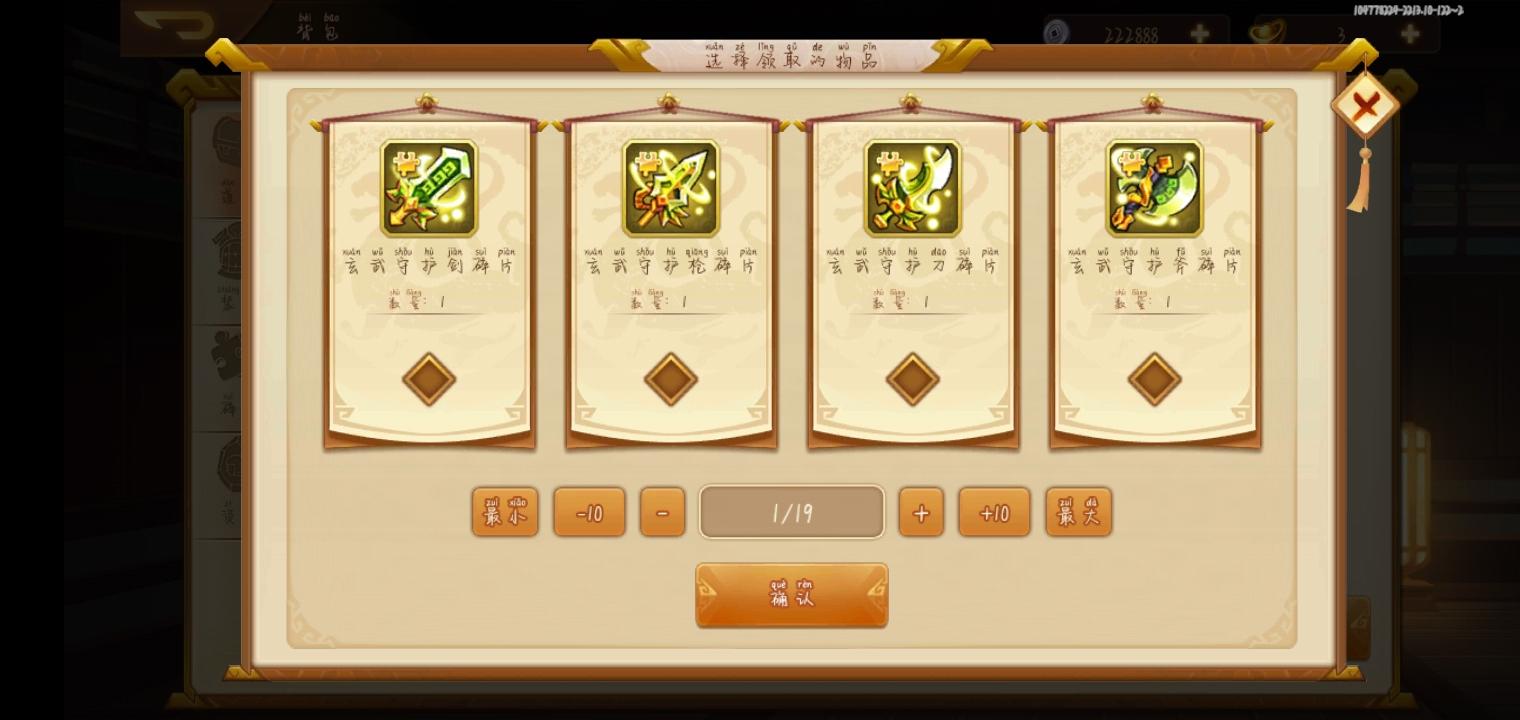
Task: Toggle the diamond selector under the spear fragment
Action: [x=670, y=380]
